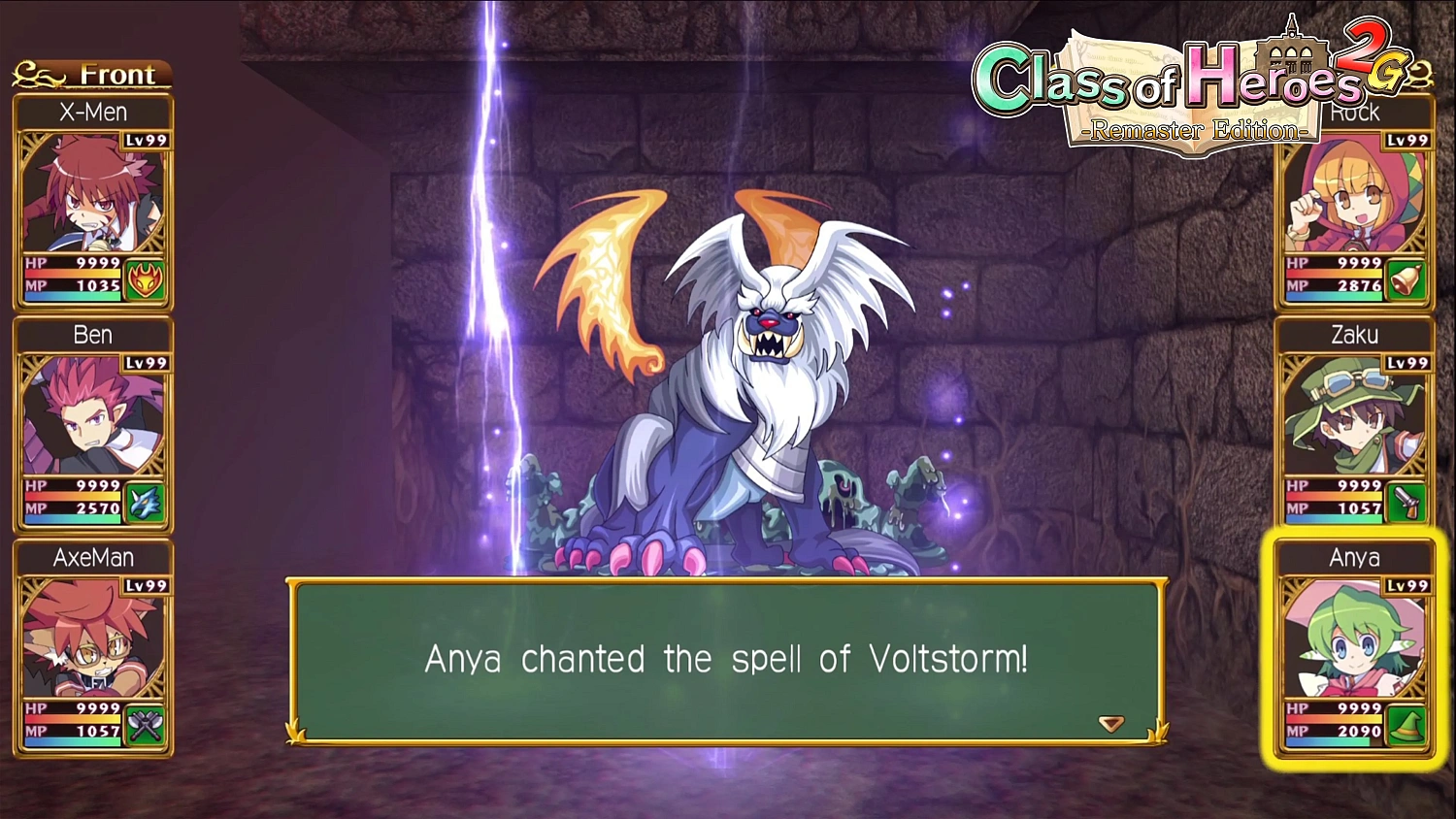Click Ben's blue dragon class icon

(x=144, y=504)
